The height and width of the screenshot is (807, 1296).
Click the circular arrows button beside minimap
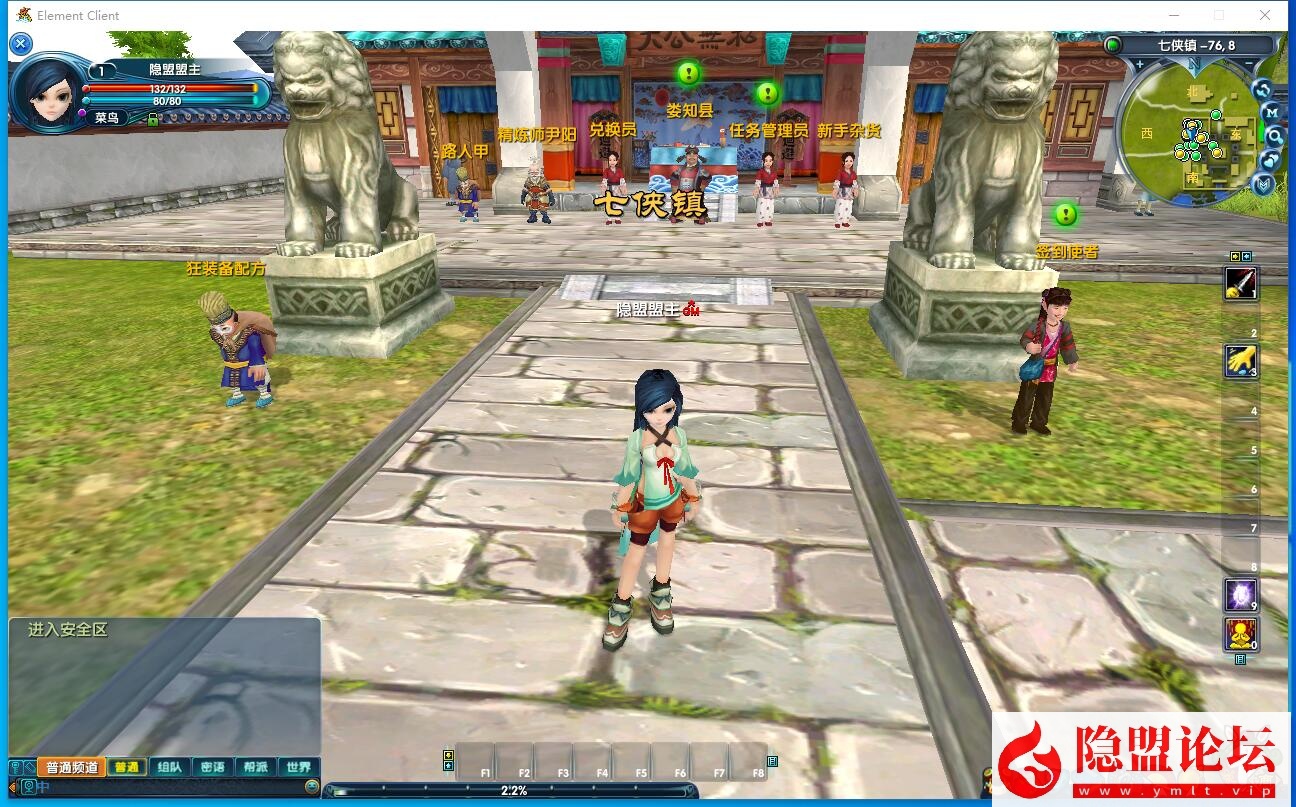click(1262, 88)
